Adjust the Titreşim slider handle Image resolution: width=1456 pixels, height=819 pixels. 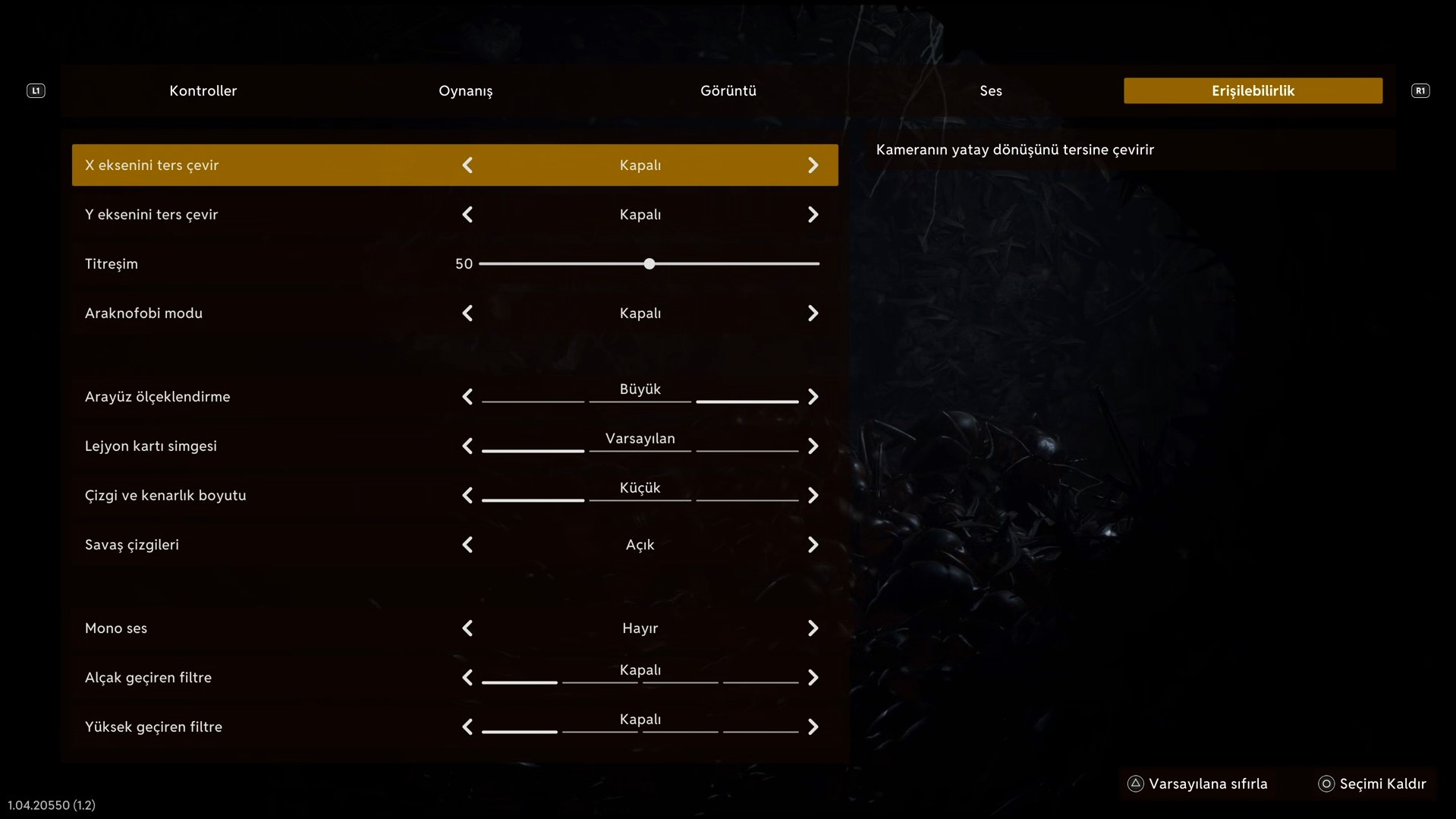point(649,264)
